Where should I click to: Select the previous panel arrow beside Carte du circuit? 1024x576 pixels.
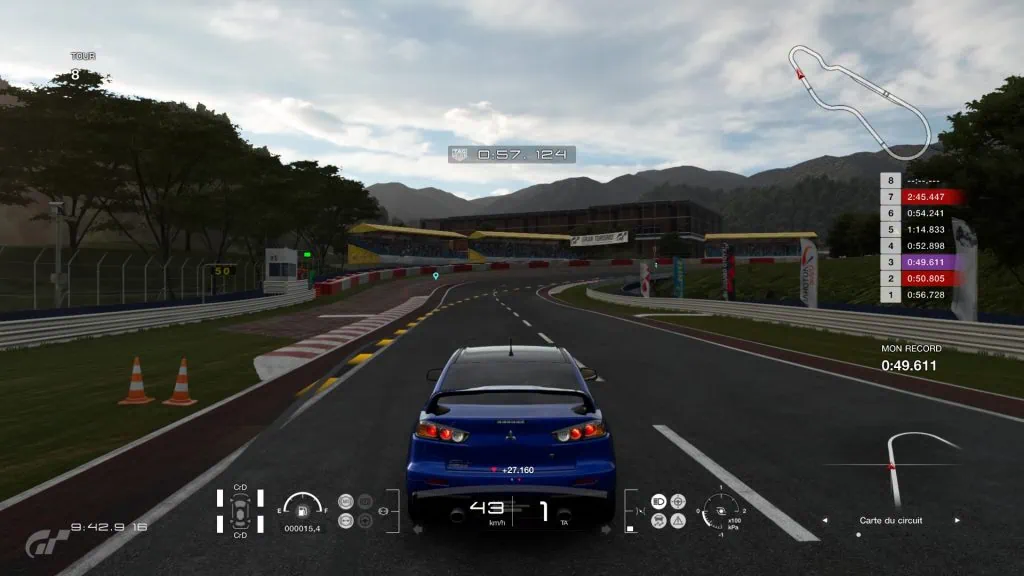(824, 520)
